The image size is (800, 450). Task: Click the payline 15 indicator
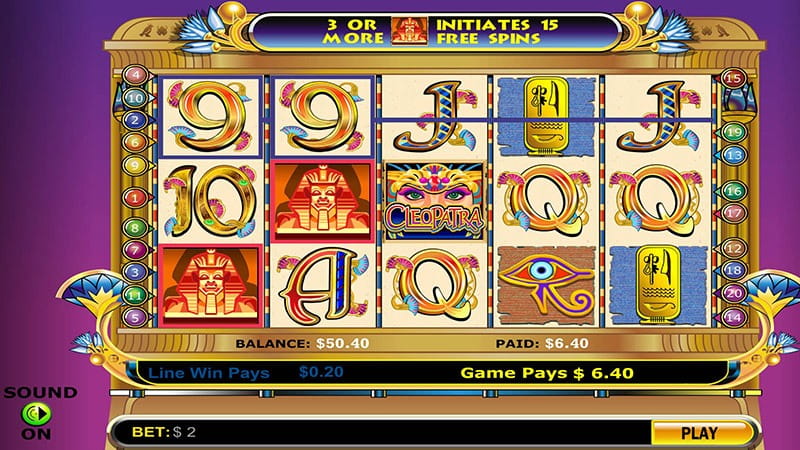733,77
